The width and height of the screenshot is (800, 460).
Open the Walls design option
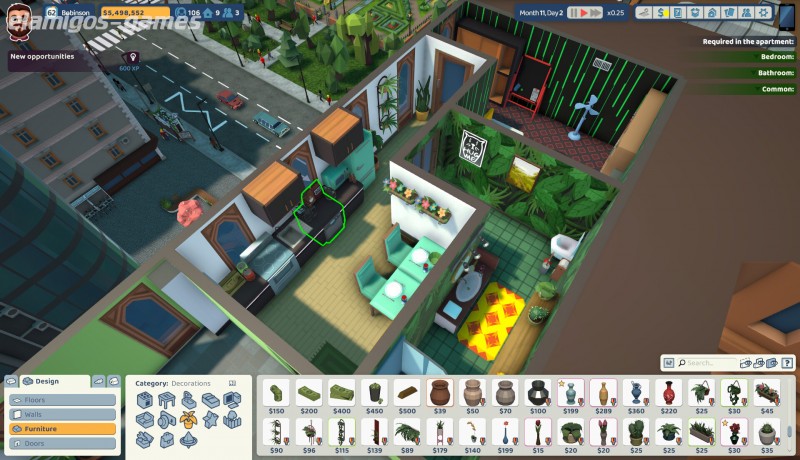click(62, 414)
